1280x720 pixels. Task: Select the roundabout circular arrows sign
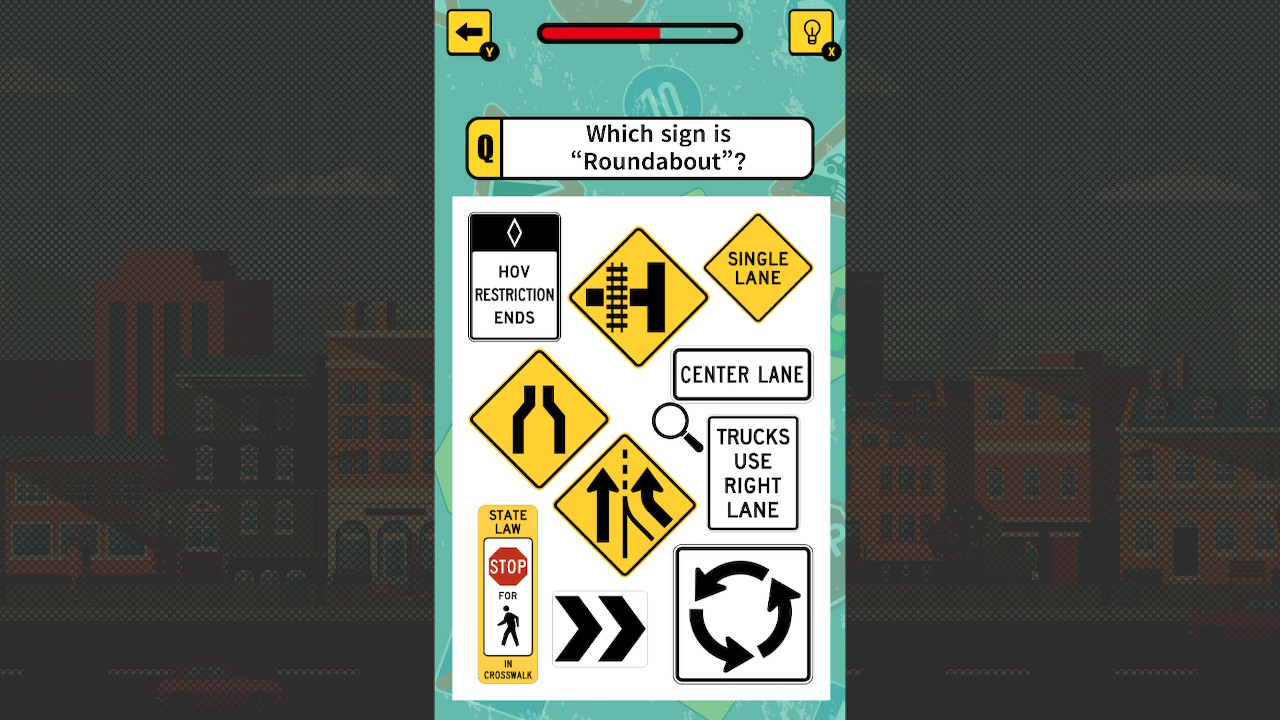pos(742,613)
